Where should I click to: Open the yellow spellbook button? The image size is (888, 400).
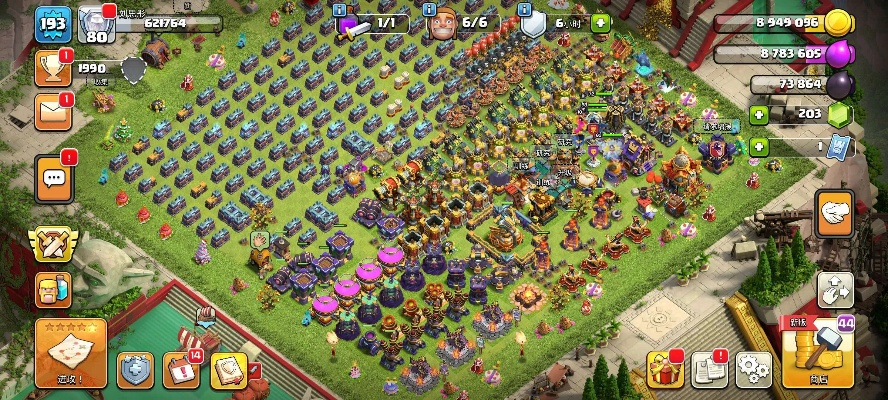click(228, 370)
